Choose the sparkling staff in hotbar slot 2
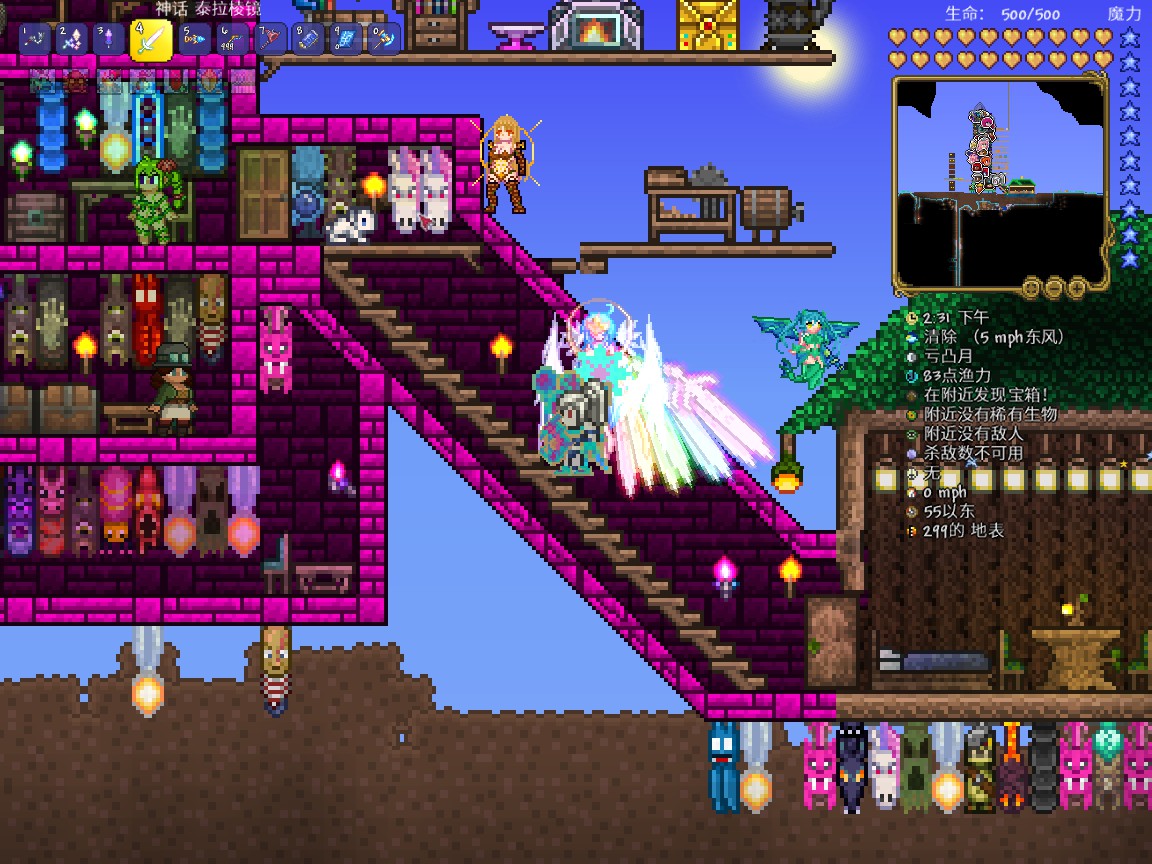Viewport: 1152px width, 864px height. 73,40
